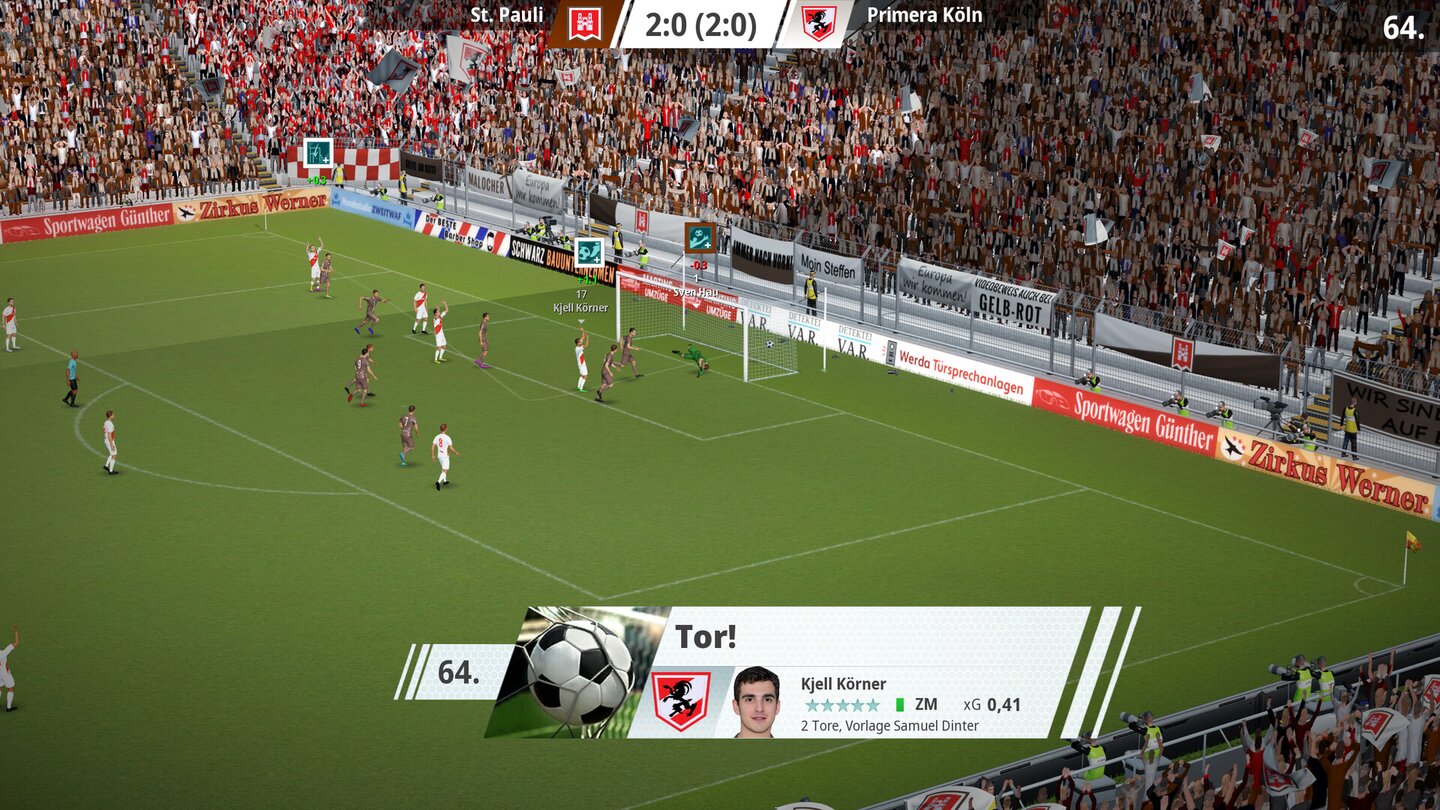Image resolution: width=1440 pixels, height=810 pixels.
Task: Select the shot bonus icon above Kjell Körner
Action: (589, 252)
